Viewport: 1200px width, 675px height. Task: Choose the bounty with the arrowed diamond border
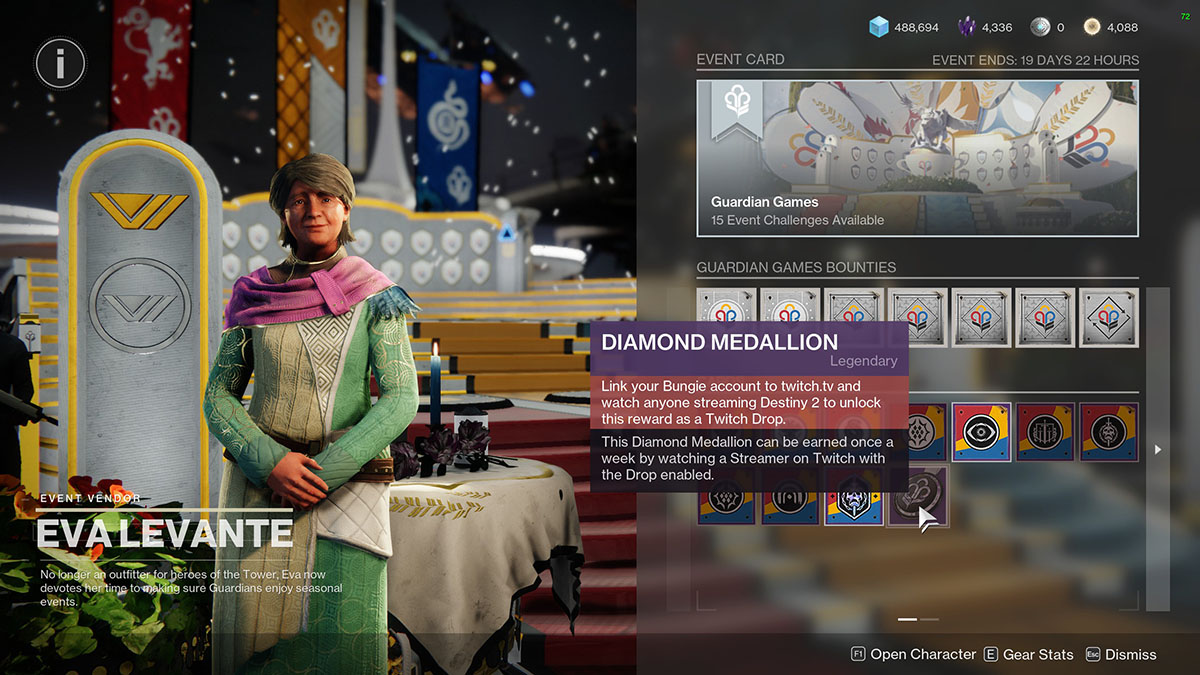click(1108, 318)
